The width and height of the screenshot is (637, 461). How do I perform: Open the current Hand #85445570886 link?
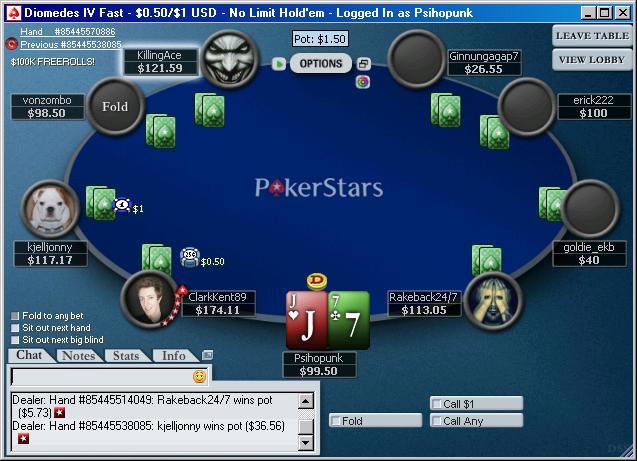[x=67, y=32]
